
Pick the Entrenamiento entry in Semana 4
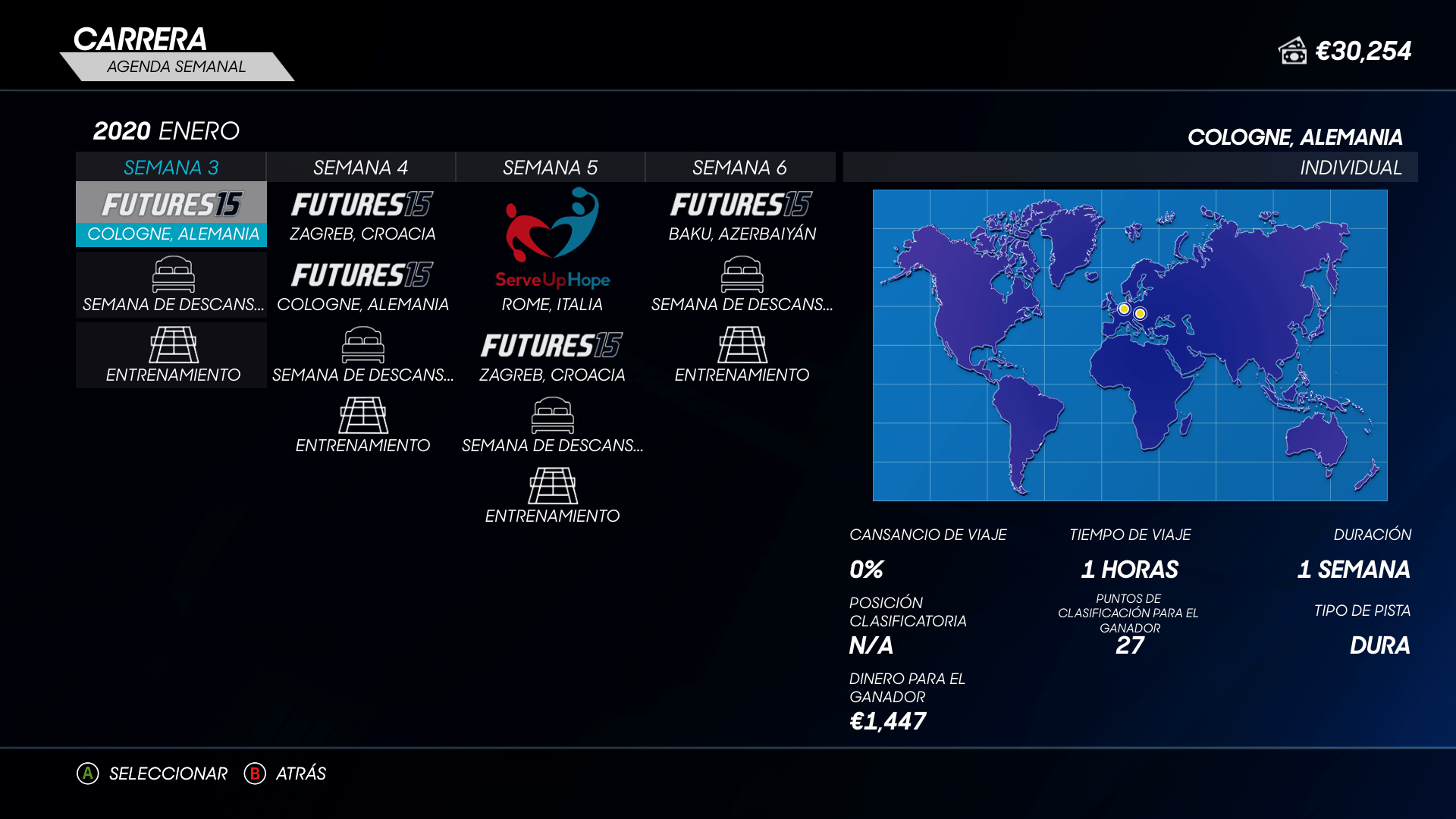pyautogui.click(x=362, y=426)
